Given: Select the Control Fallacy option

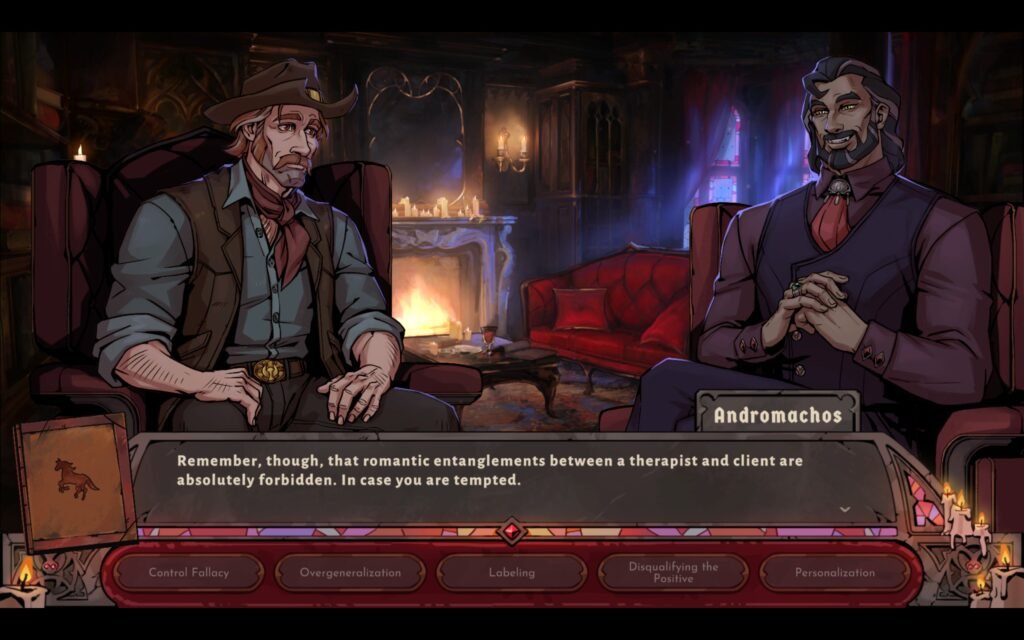Looking at the screenshot, I should point(189,573).
